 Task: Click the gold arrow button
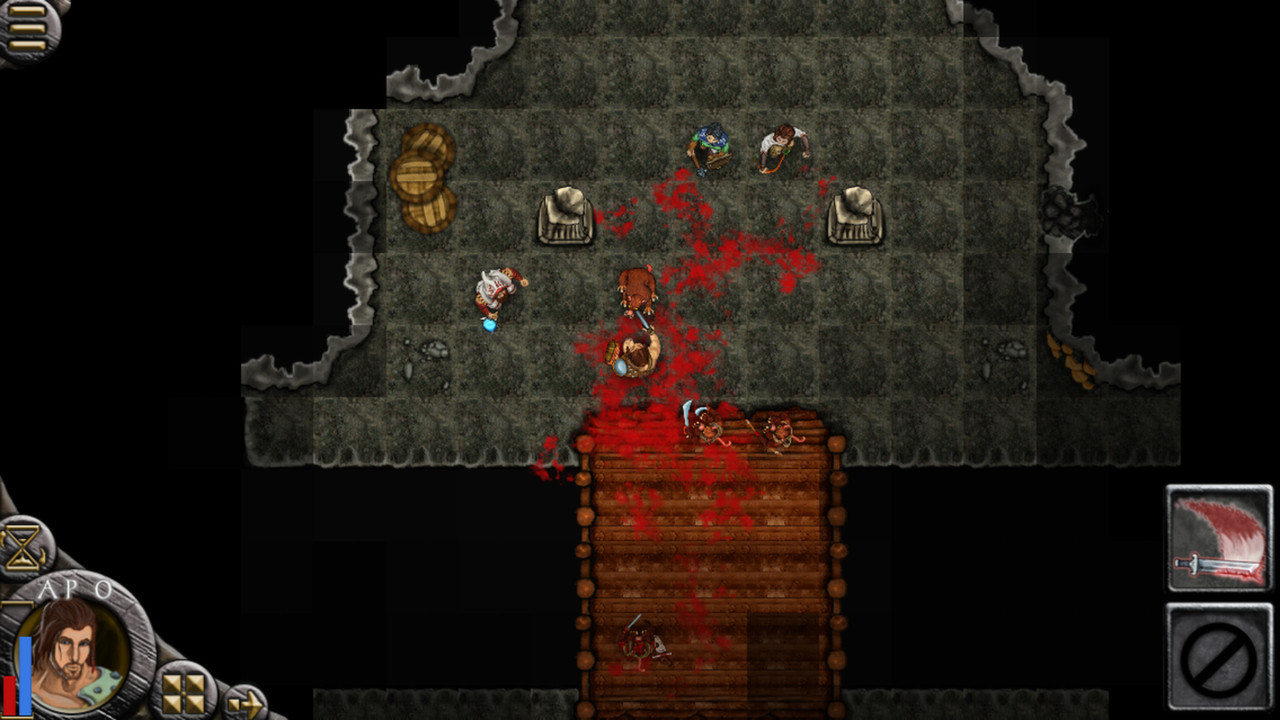(x=244, y=704)
